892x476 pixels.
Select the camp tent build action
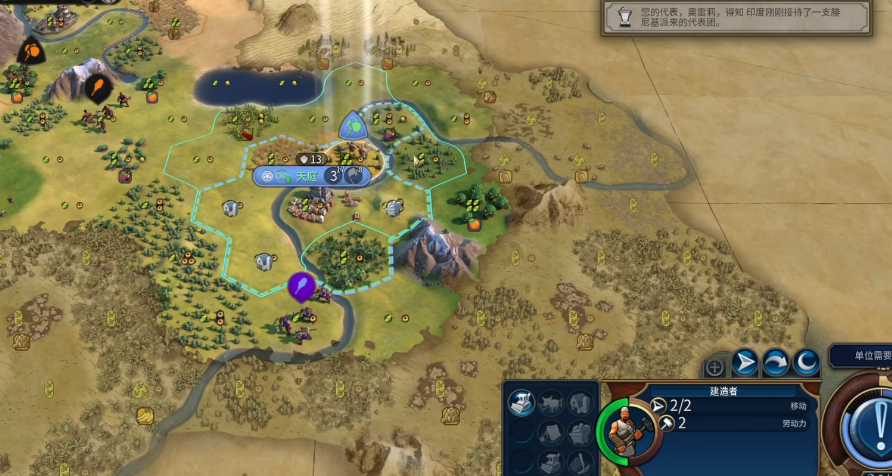coord(551,432)
